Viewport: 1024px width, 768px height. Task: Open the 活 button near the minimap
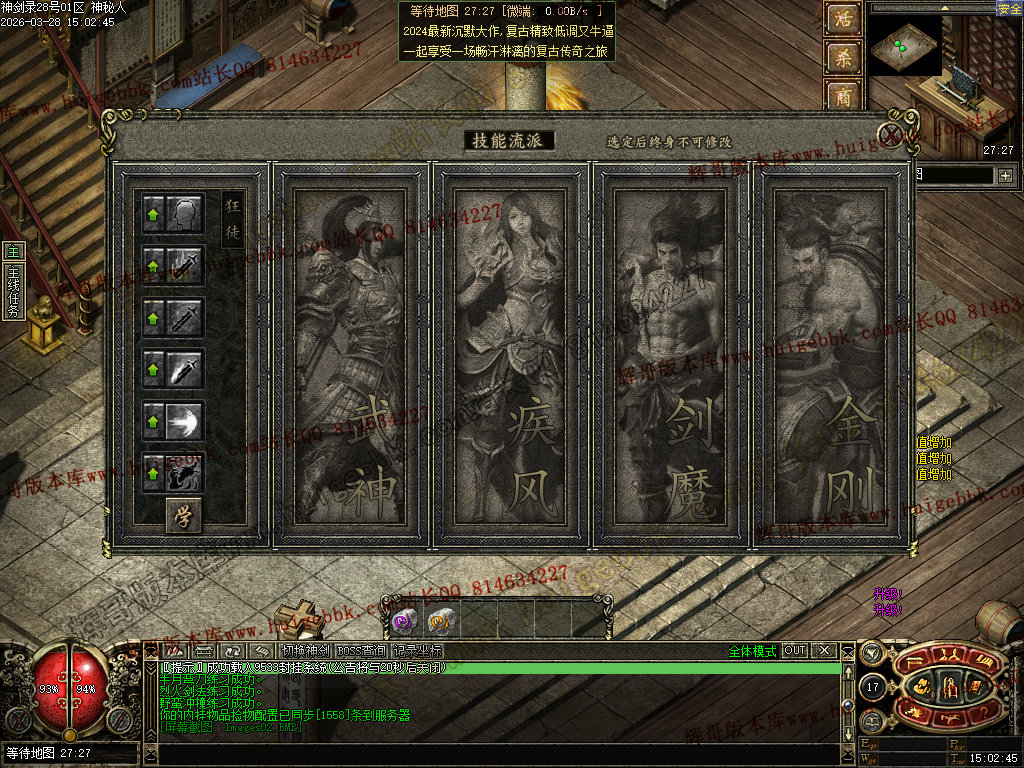pos(843,19)
